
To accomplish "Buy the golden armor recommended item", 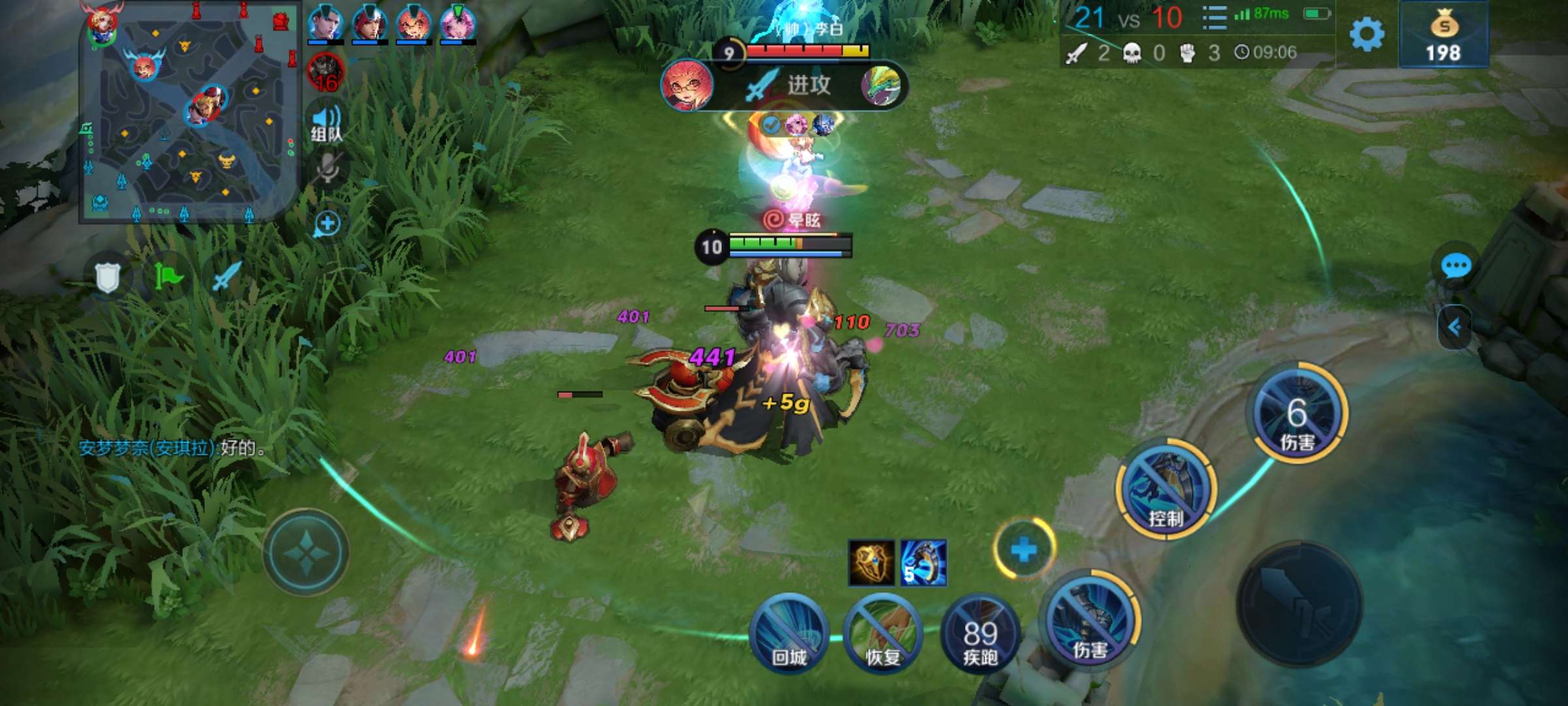I will tap(871, 563).
